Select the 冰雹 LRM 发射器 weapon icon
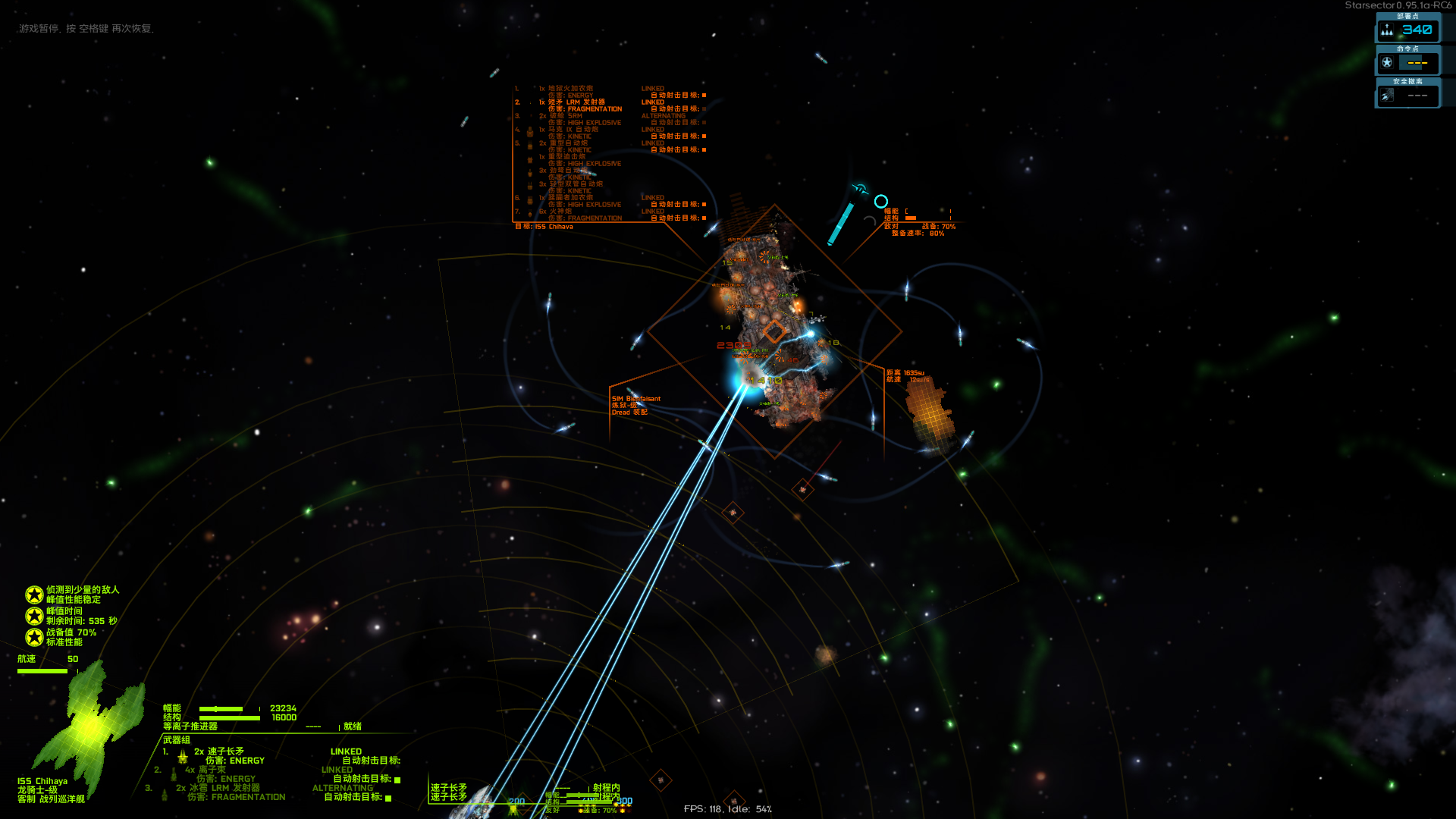The height and width of the screenshot is (819, 1456). pyautogui.click(x=164, y=794)
